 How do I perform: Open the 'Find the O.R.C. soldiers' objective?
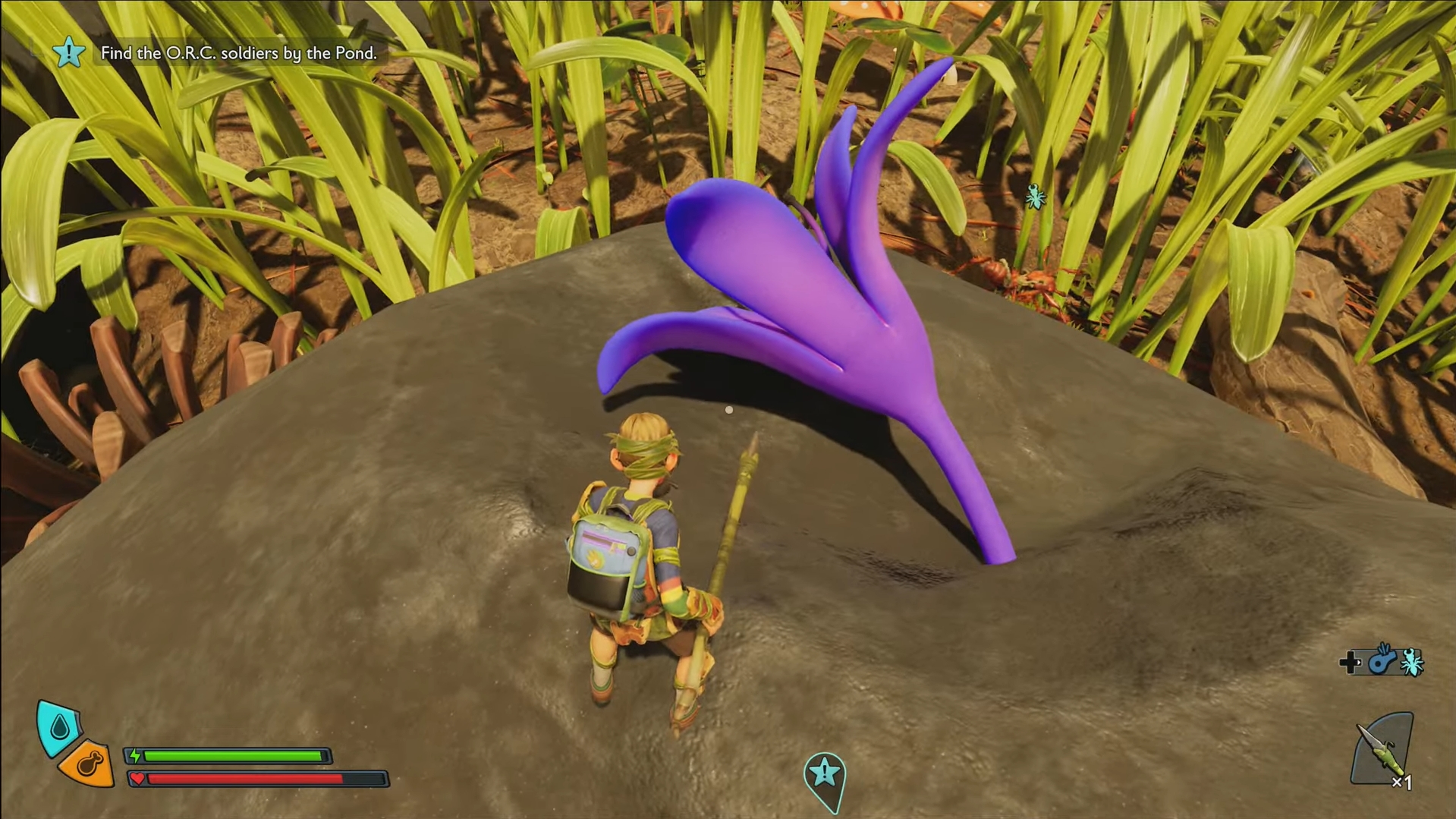[238, 53]
